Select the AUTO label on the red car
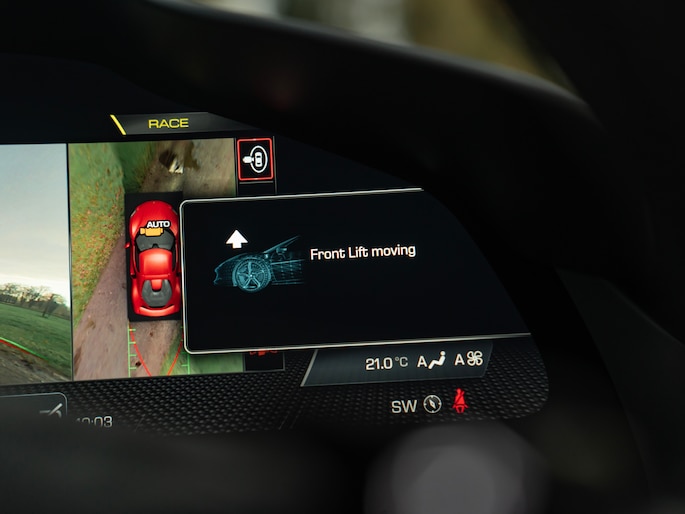Screen dimensions: 685x514 point(156,225)
